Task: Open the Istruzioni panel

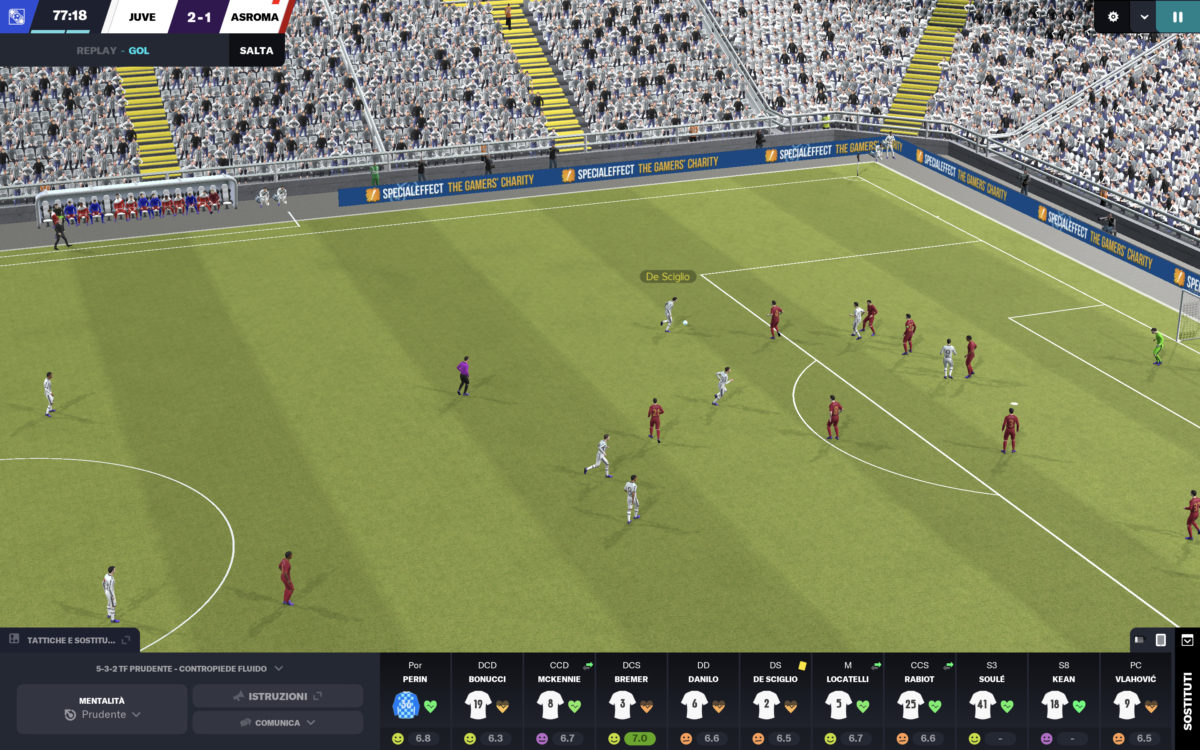Action: [277, 696]
